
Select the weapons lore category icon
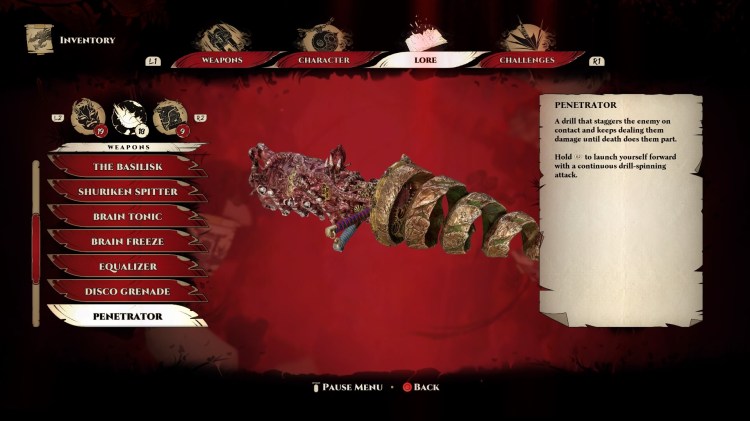tap(129, 116)
